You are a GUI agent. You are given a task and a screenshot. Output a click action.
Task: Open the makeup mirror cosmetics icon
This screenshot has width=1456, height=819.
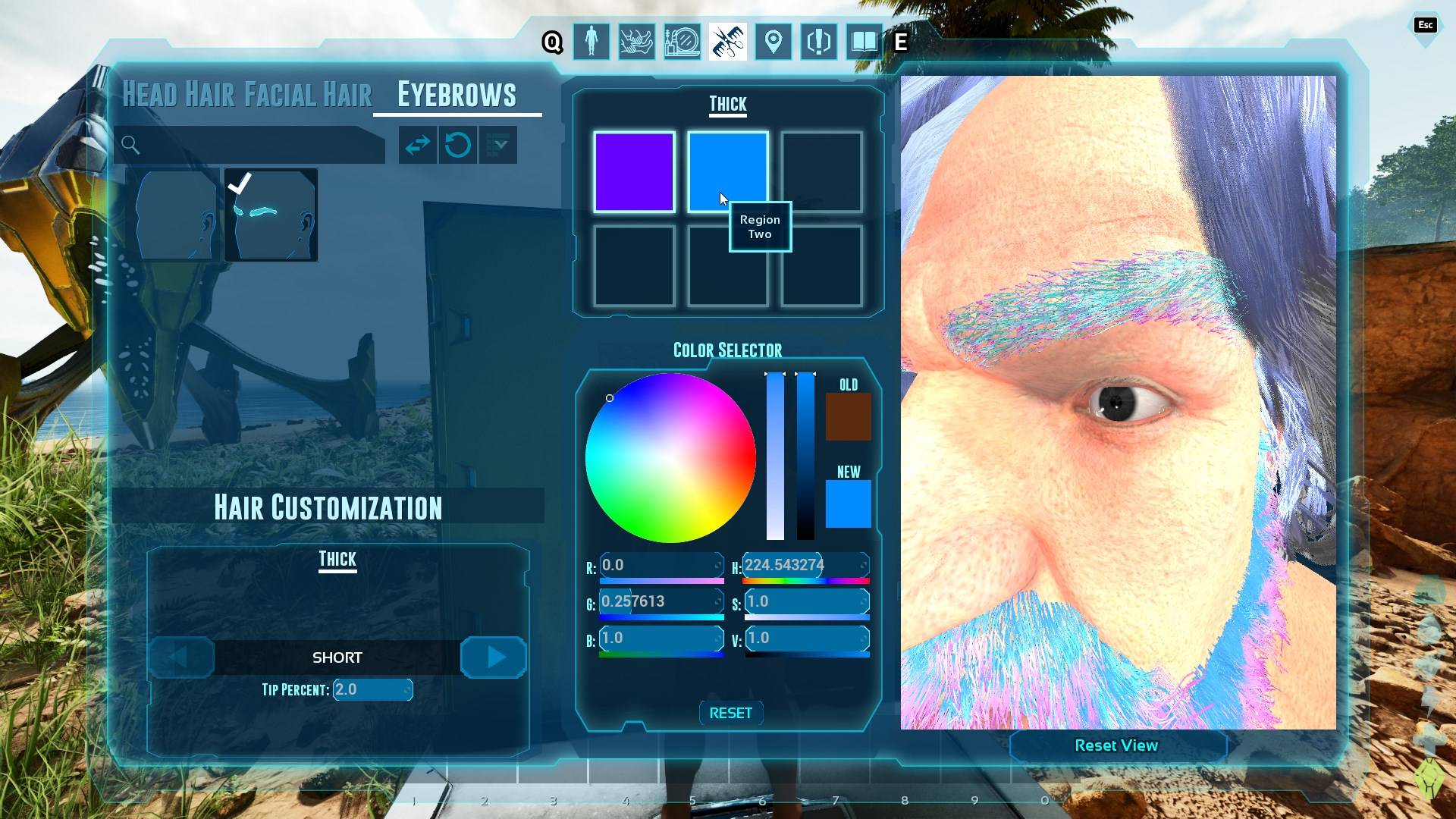(682, 42)
